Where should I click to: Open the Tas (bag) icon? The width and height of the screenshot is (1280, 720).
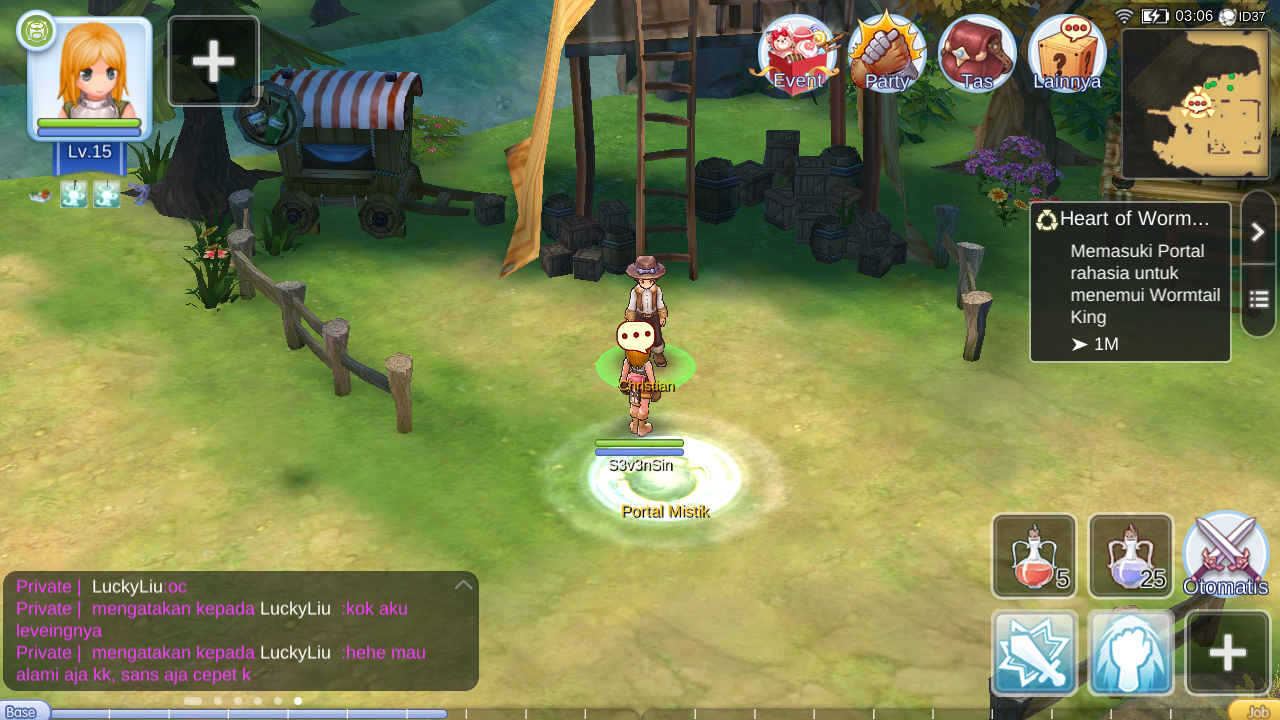pyautogui.click(x=977, y=55)
